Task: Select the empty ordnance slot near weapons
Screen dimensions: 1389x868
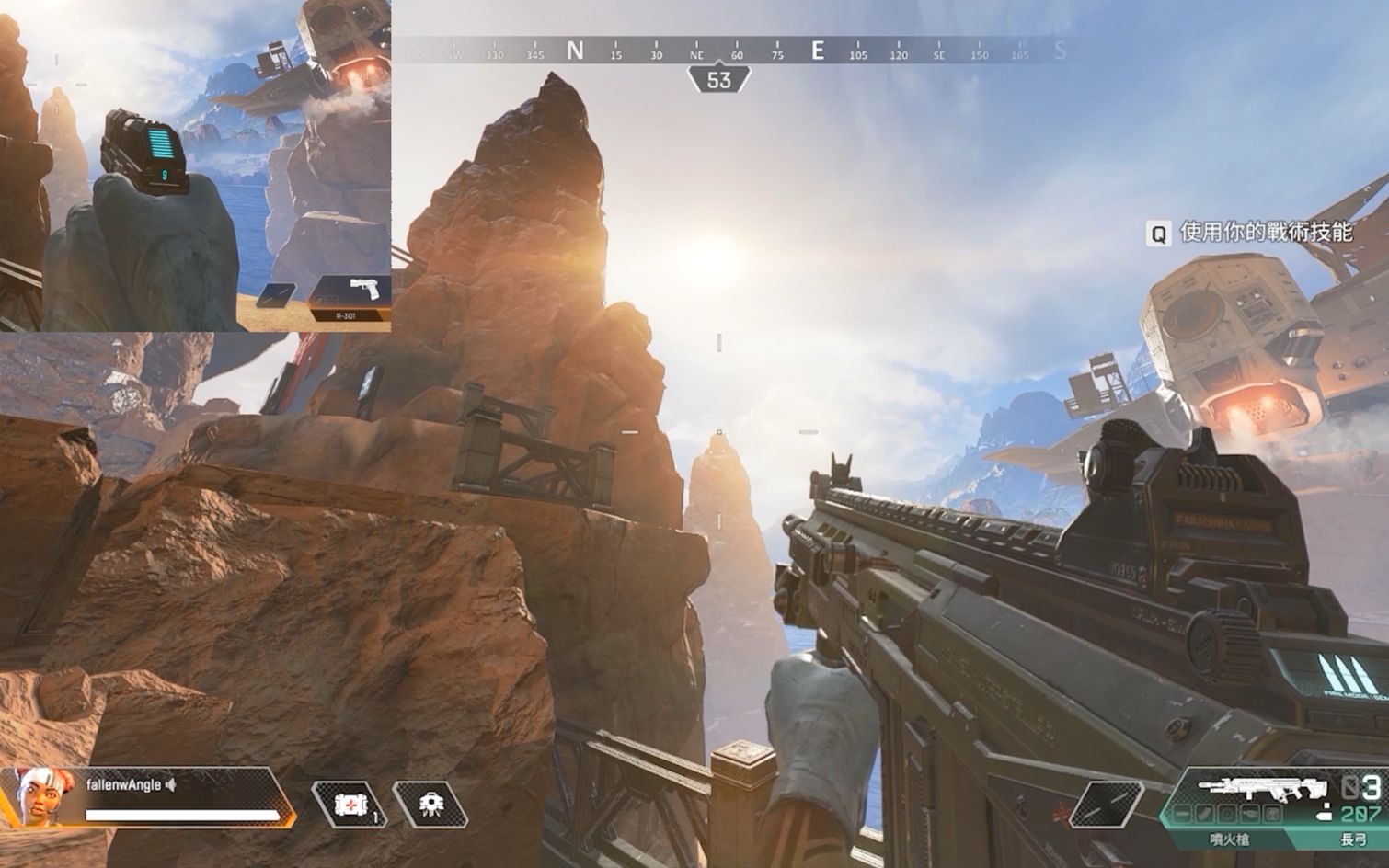Action: point(1107,804)
